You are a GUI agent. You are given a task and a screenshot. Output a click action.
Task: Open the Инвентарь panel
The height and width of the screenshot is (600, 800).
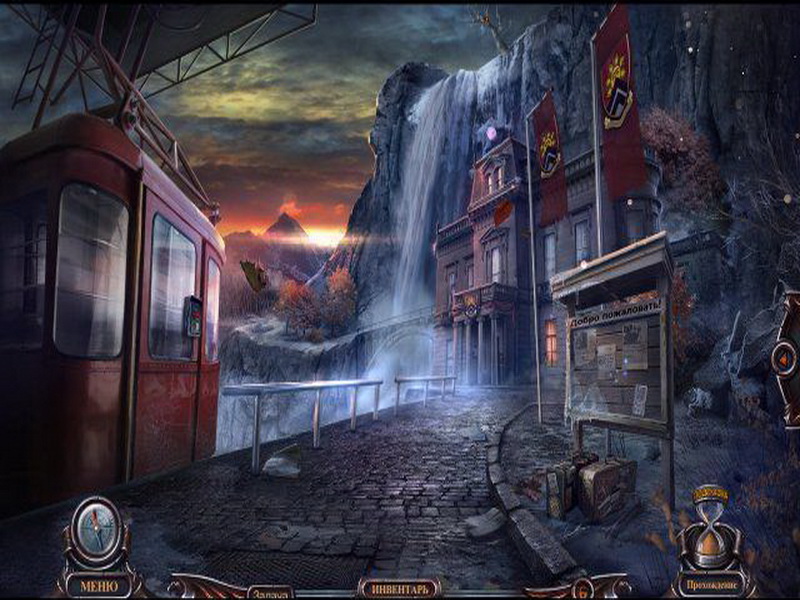[400, 588]
